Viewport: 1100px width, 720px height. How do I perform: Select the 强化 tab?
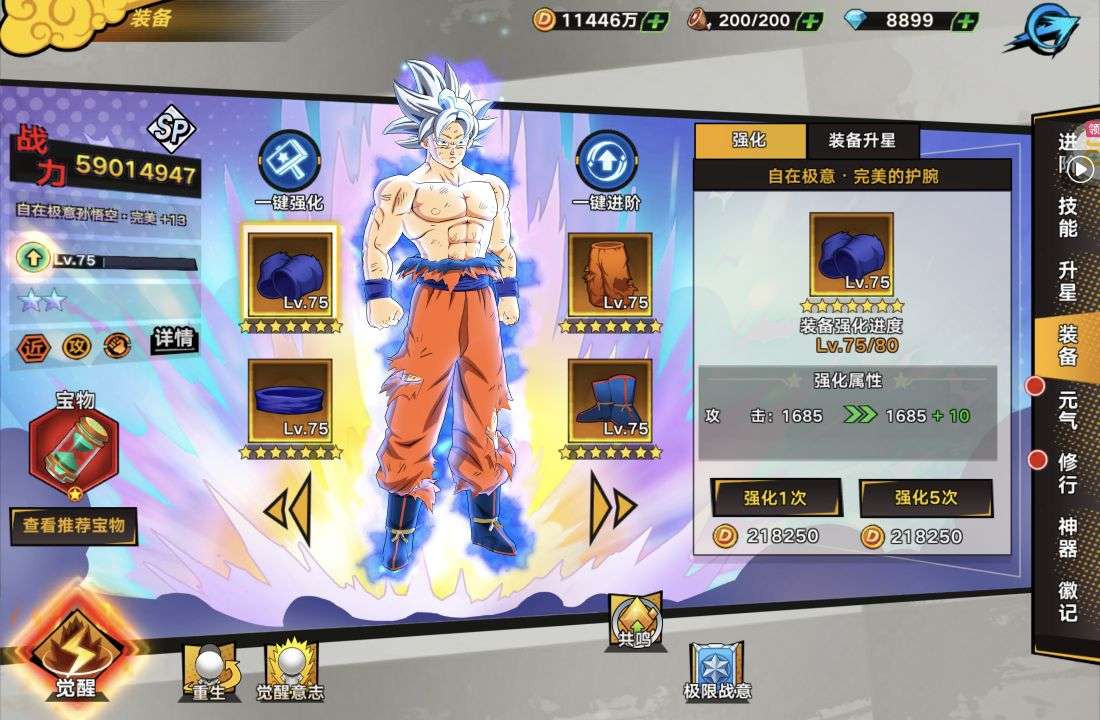(749, 140)
